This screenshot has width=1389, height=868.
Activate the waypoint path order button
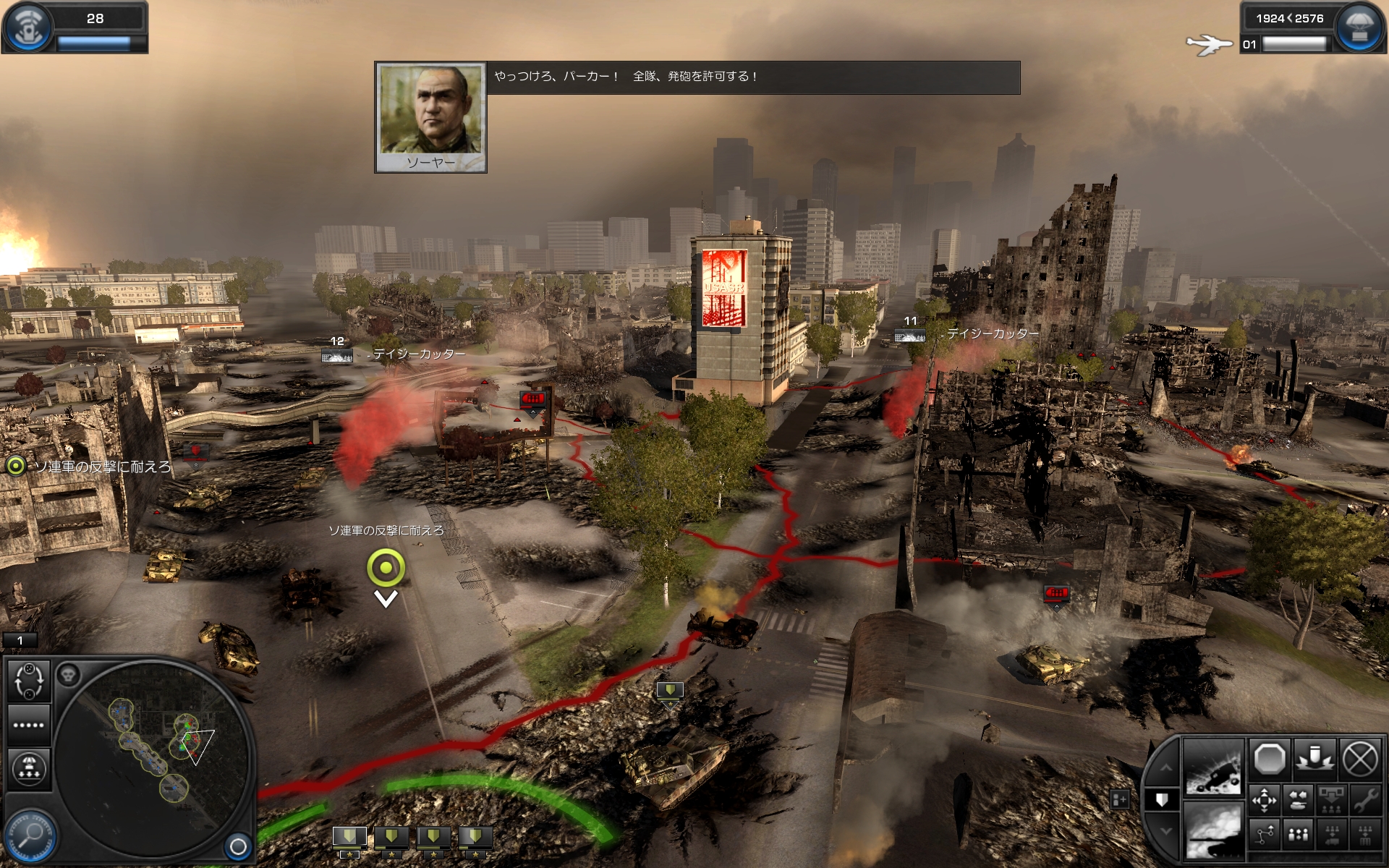[x=1264, y=835]
